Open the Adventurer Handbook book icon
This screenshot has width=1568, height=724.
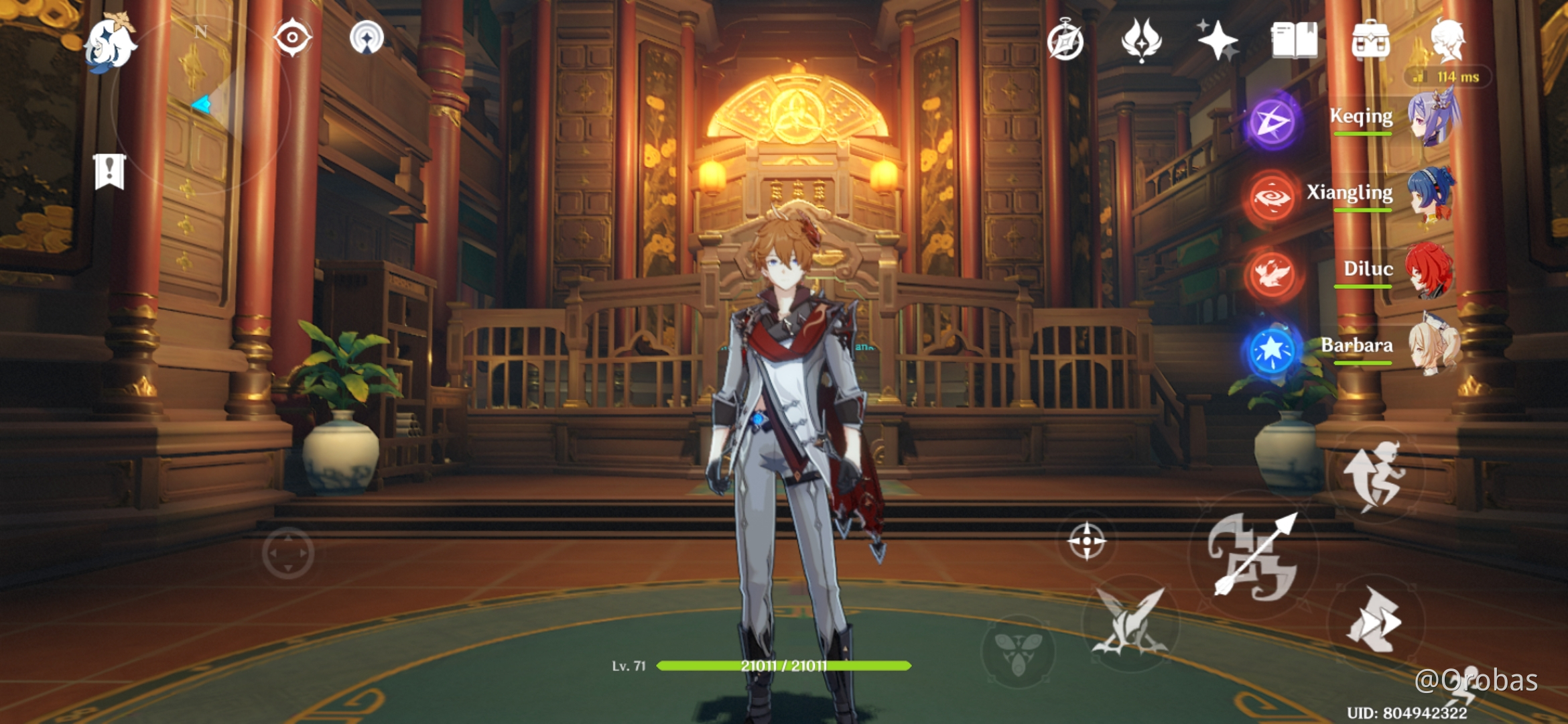pyautogui.click(x=1293, y=42)
